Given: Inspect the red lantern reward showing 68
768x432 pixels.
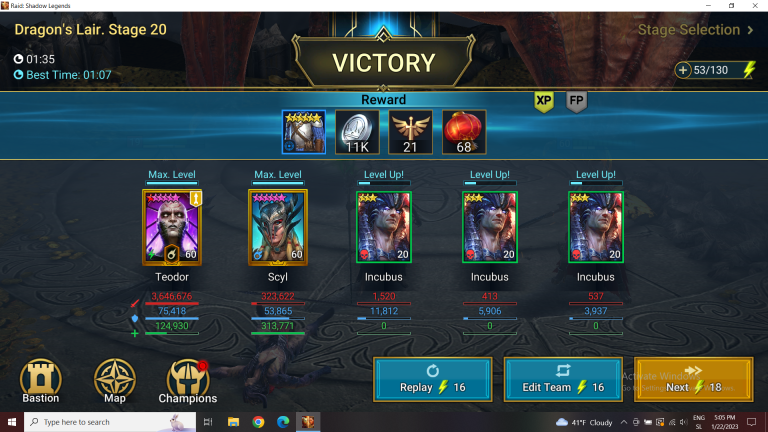Looking at the screenshot, I should (464, 132).
